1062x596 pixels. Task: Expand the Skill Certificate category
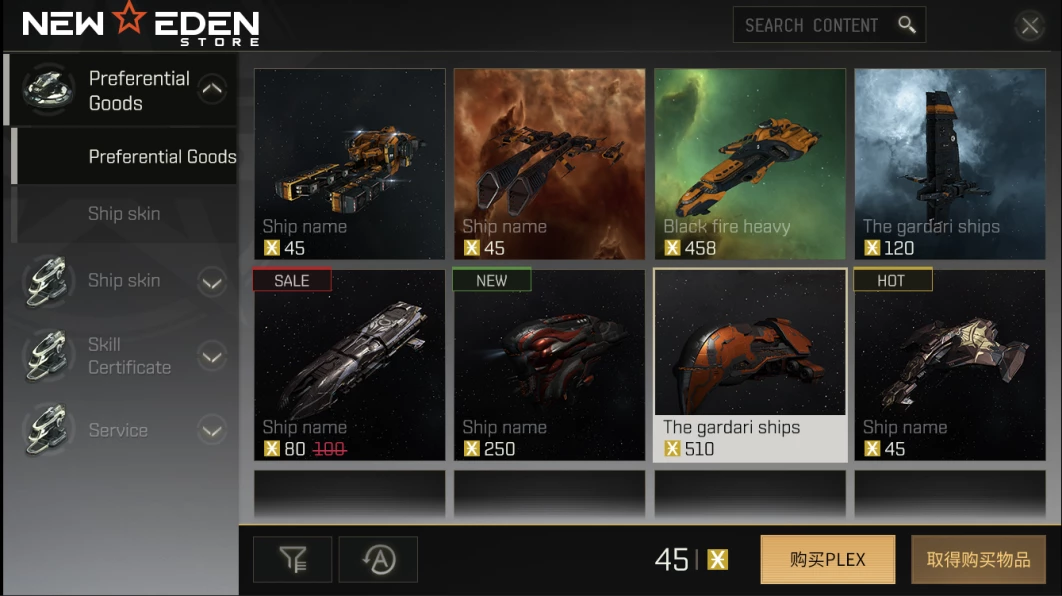point(212,356)
